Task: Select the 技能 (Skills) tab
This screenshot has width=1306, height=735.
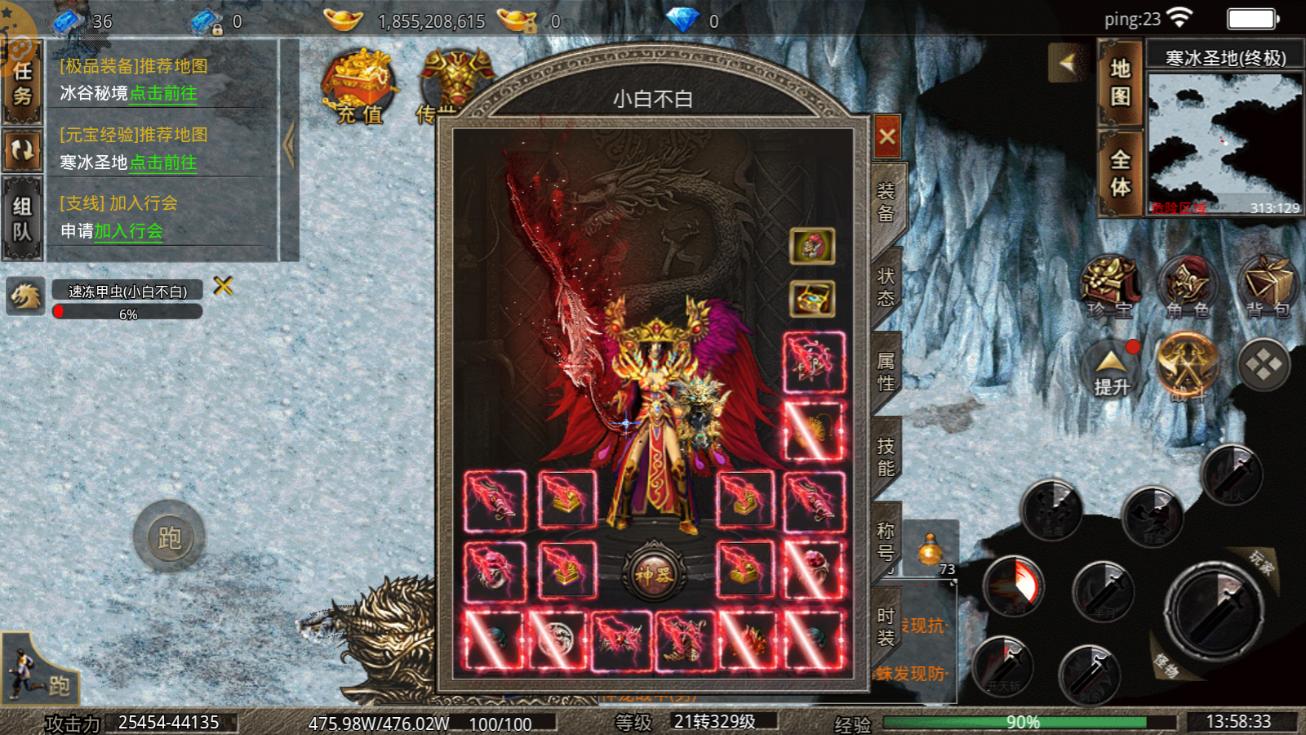Action: point(886,458)
